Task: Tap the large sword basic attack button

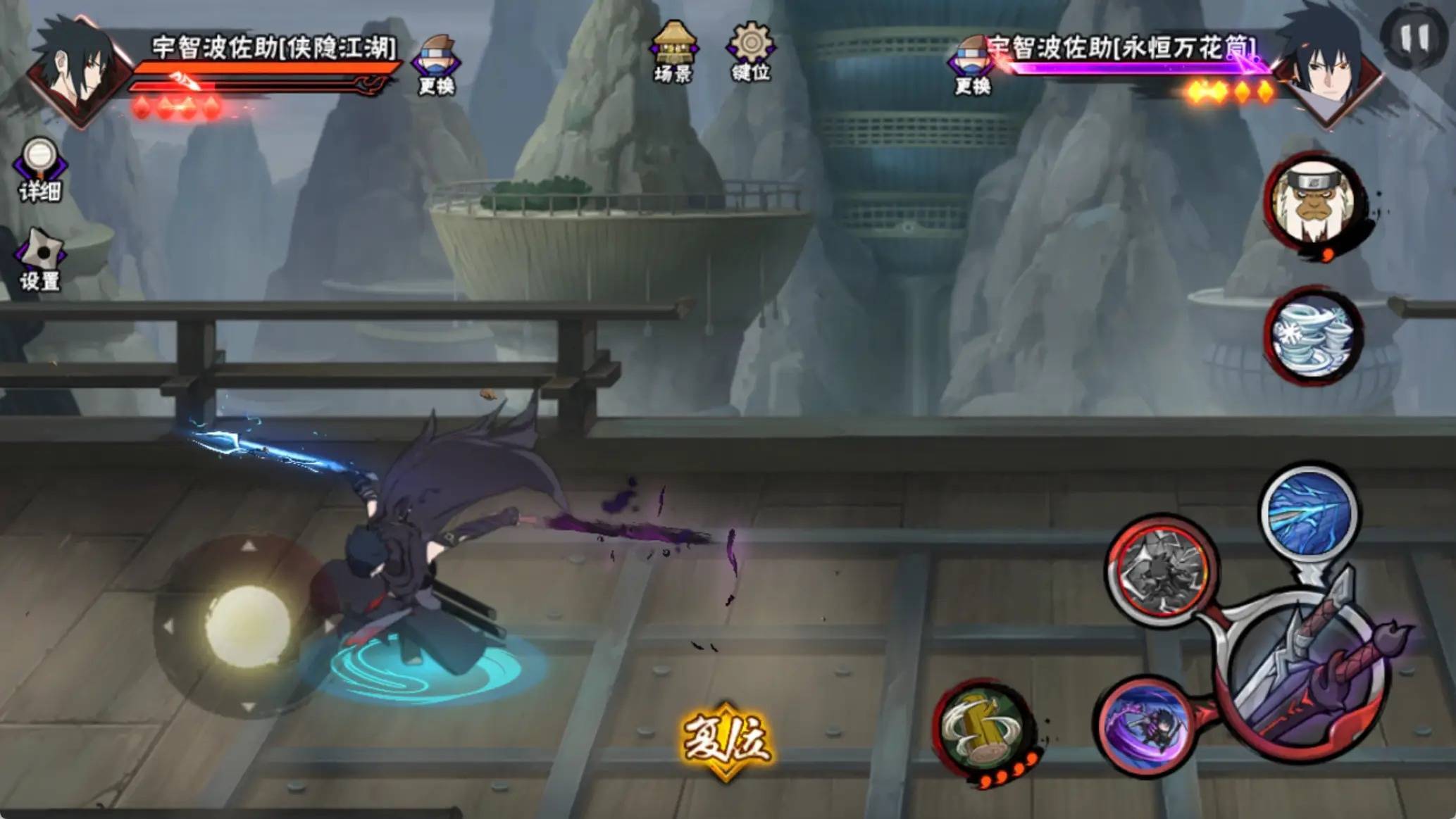Action: 1305,677
